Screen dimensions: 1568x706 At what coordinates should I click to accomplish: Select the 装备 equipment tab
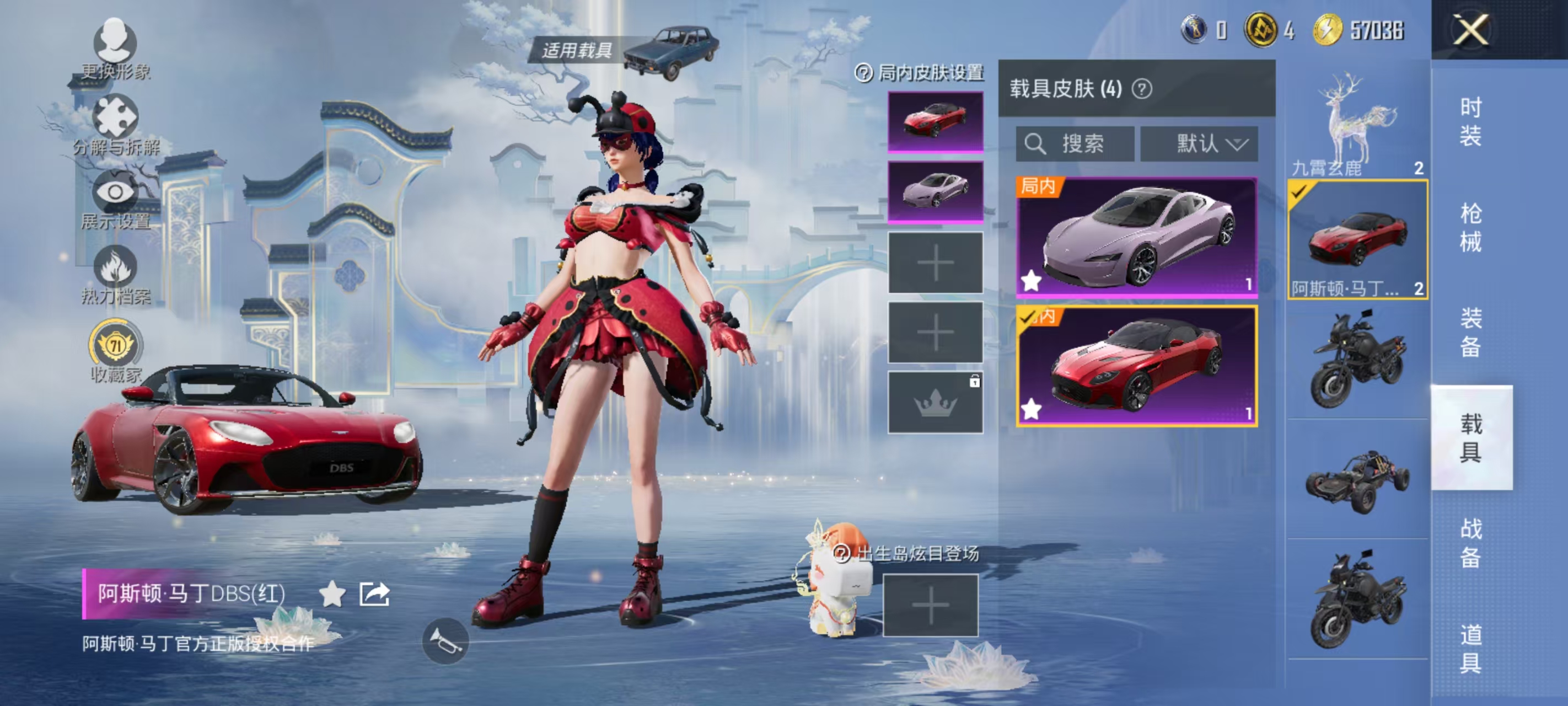(1470, 333)
